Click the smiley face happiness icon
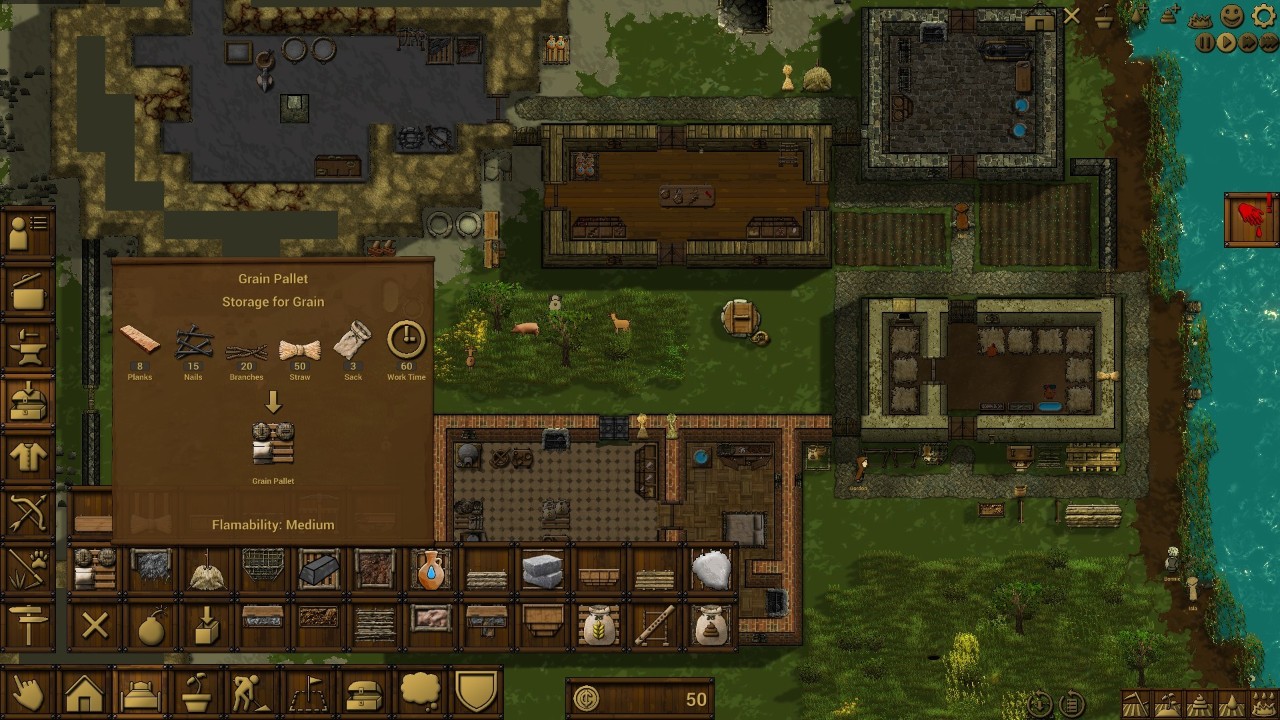The width and height of the screenshot is (1280, 720). 1232,16
